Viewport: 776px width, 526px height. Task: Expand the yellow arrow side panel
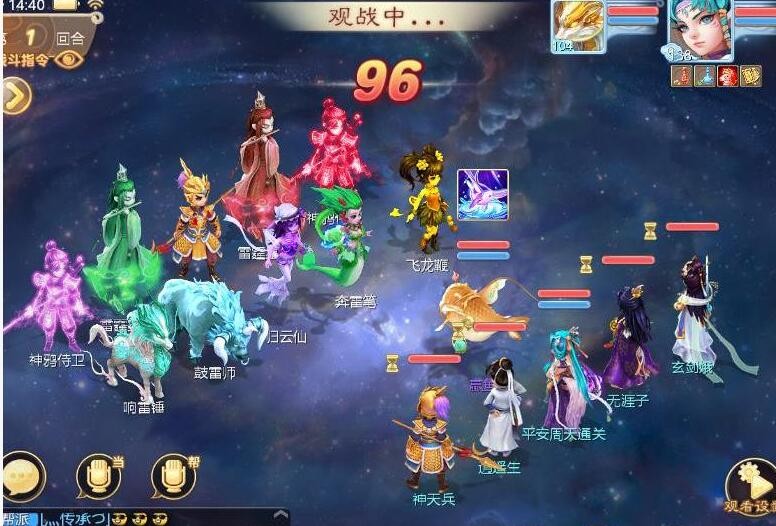tap(17, 96)
